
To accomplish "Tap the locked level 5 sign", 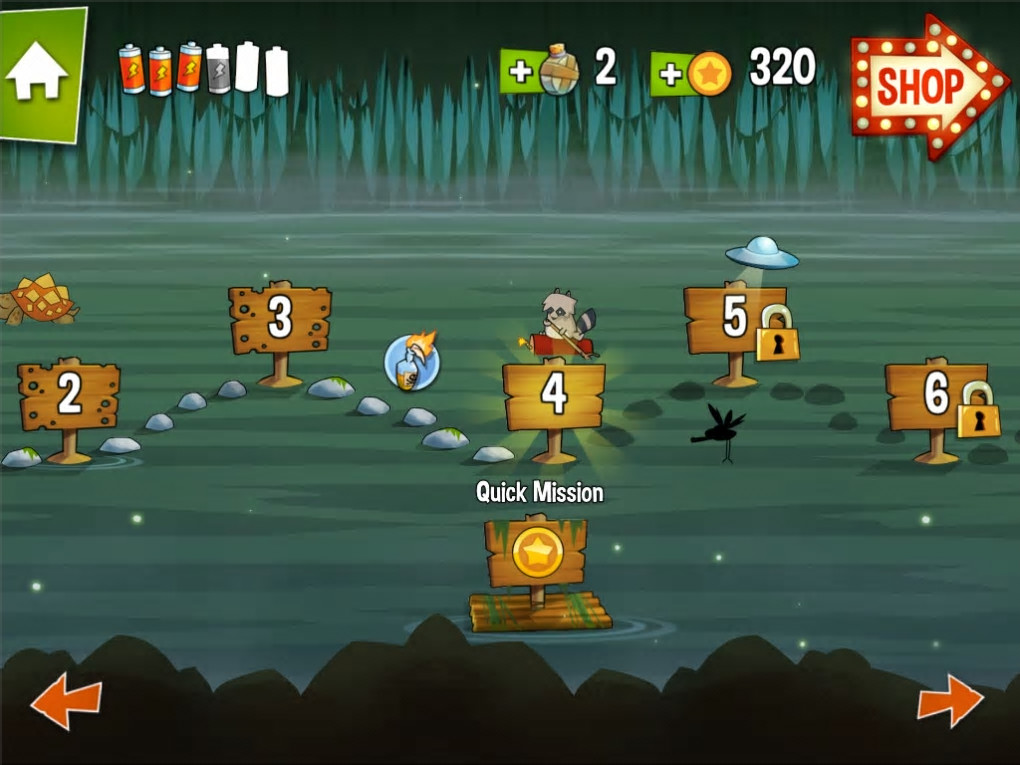I will (736, 320).
